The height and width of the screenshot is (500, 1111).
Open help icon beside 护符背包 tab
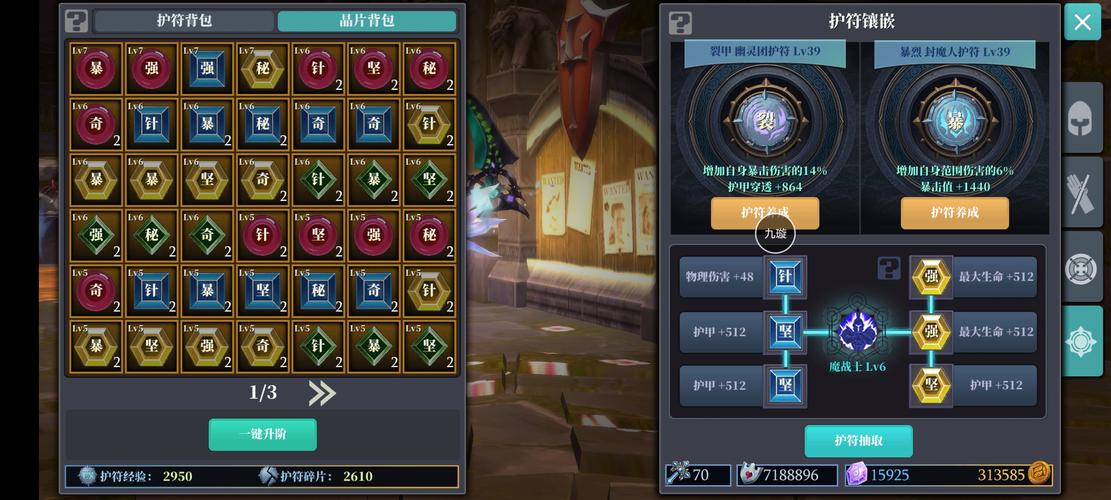(x=77, y=21)
